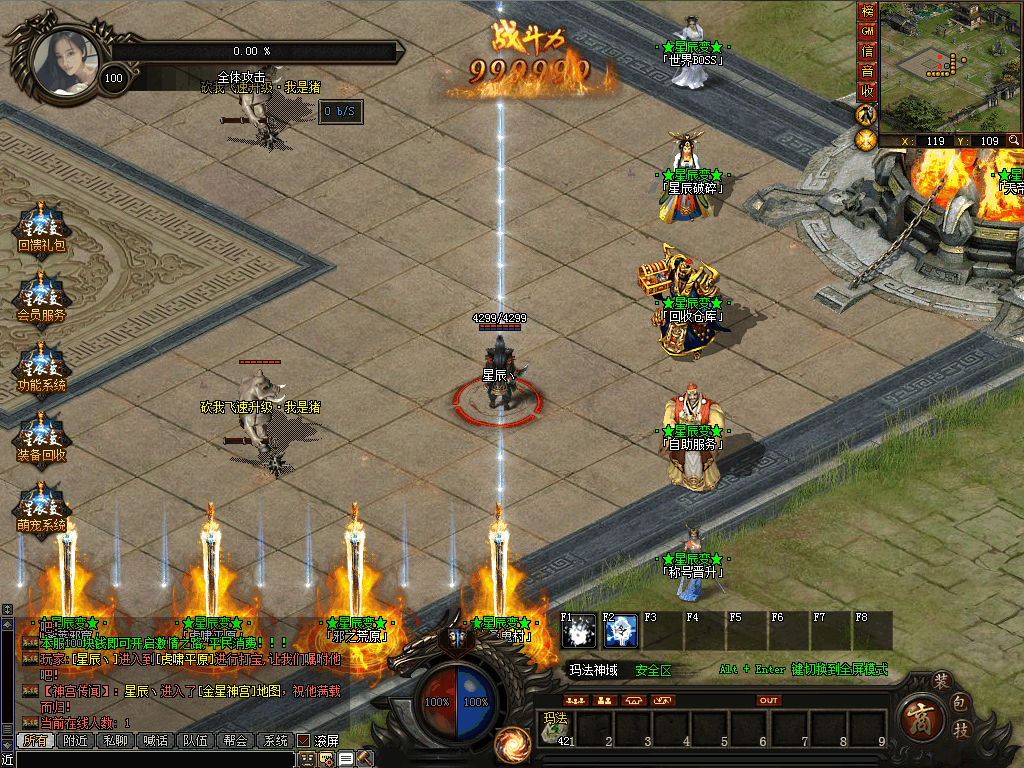
Task: Open the 会员服务 member services menu
Action: (x=41, y=296)
